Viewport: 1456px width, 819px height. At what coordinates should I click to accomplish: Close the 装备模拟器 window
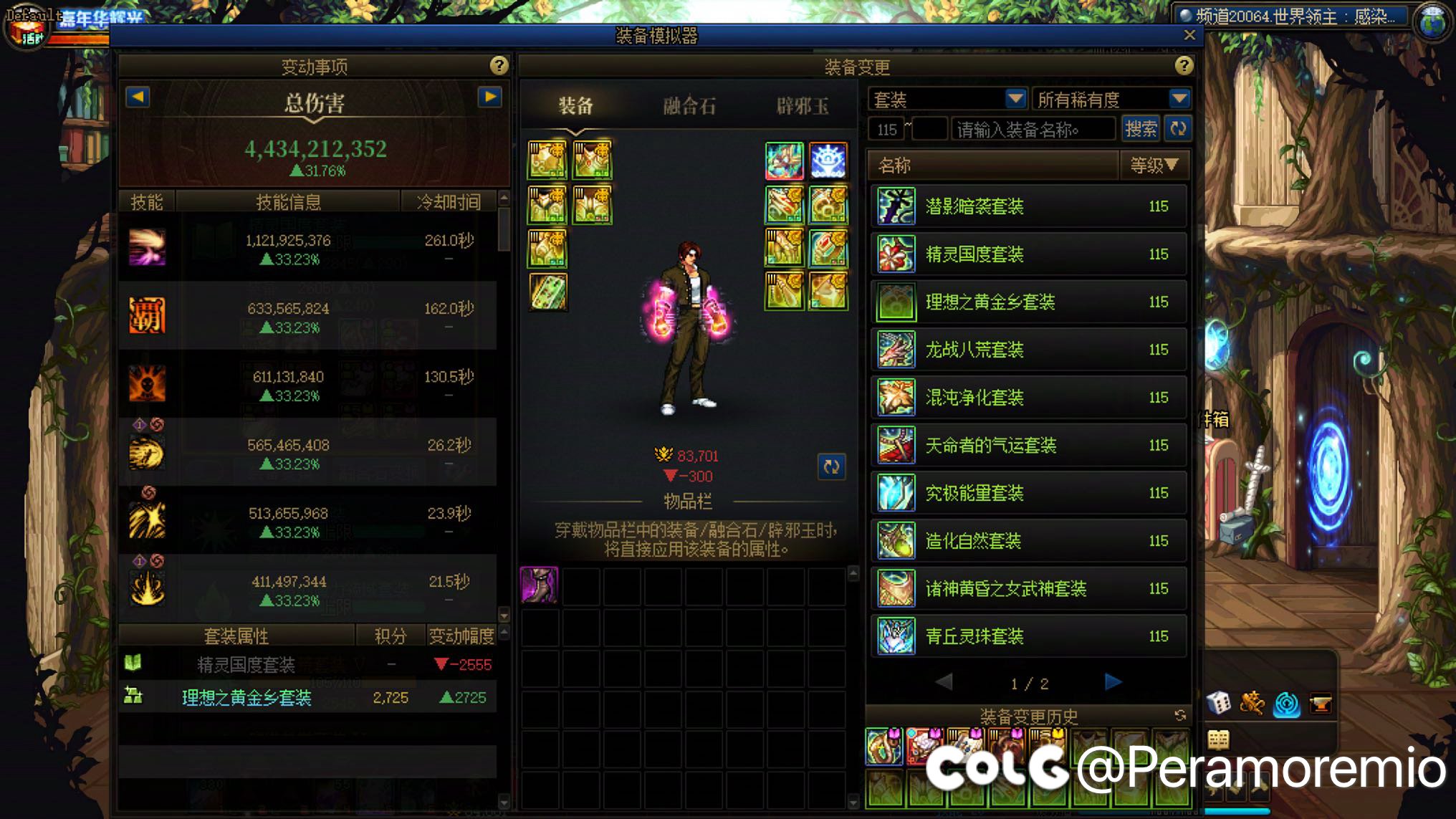point(1189,35)
